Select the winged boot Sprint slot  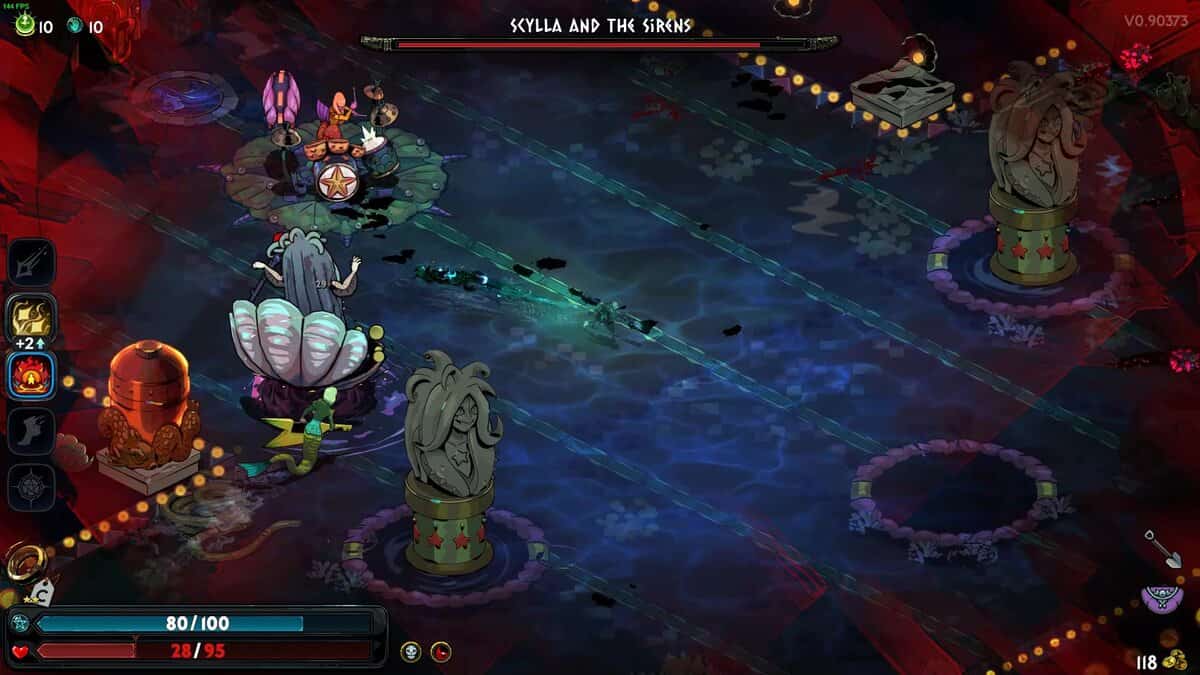(31, 431)
